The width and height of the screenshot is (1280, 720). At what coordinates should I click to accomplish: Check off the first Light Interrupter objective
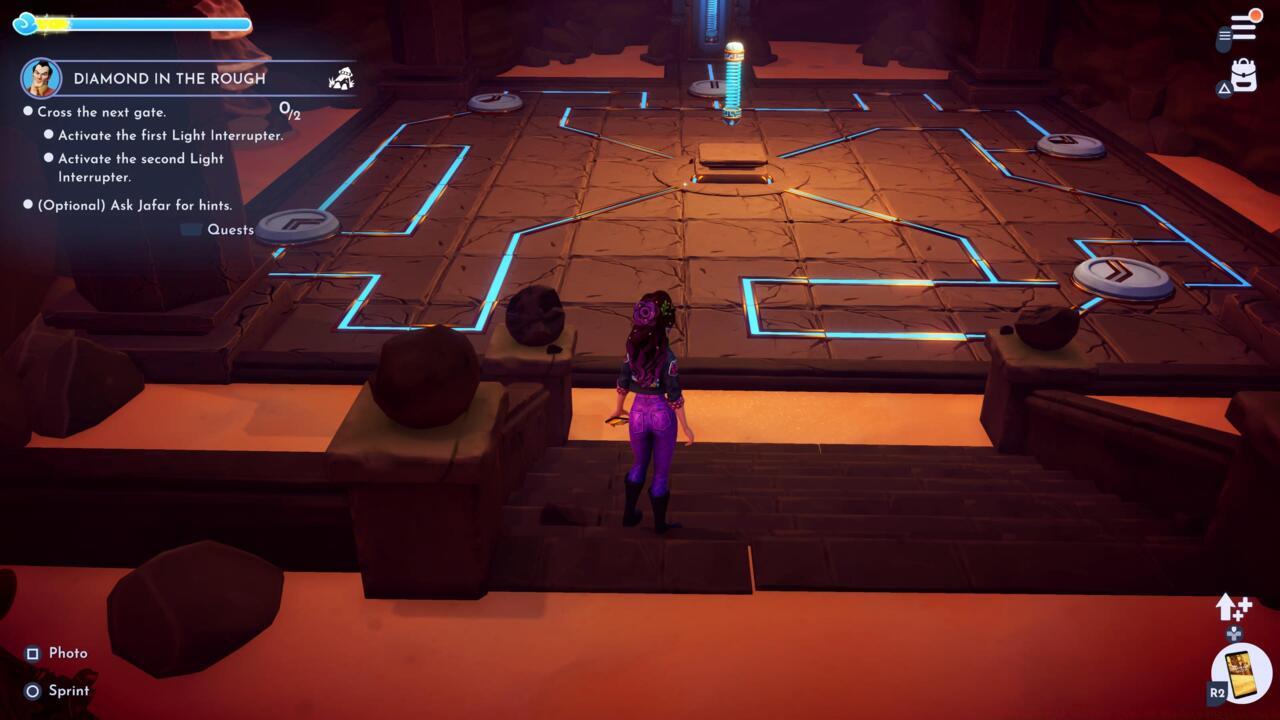point(46,135)
